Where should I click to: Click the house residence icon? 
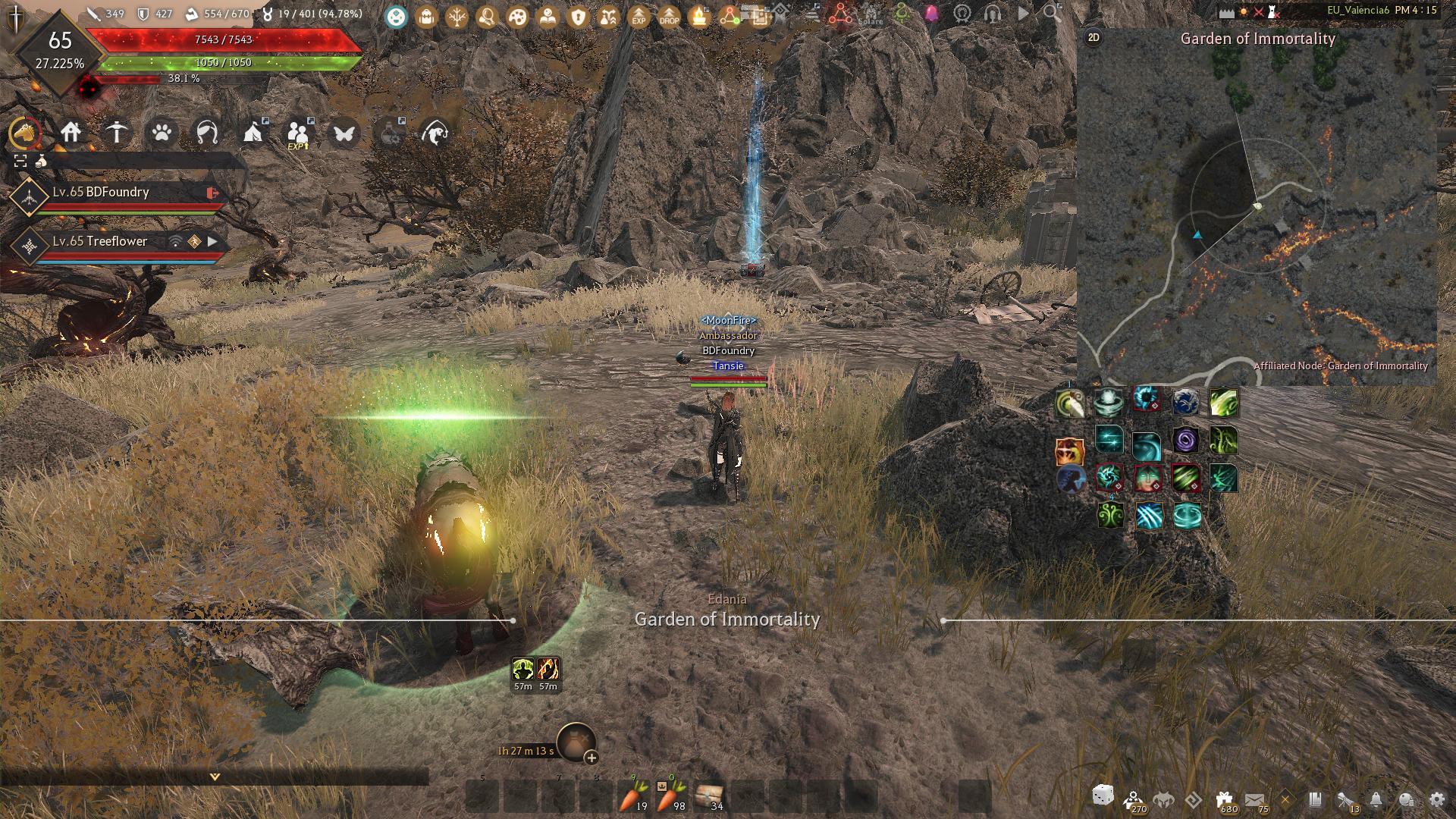[x=71, y=133]
